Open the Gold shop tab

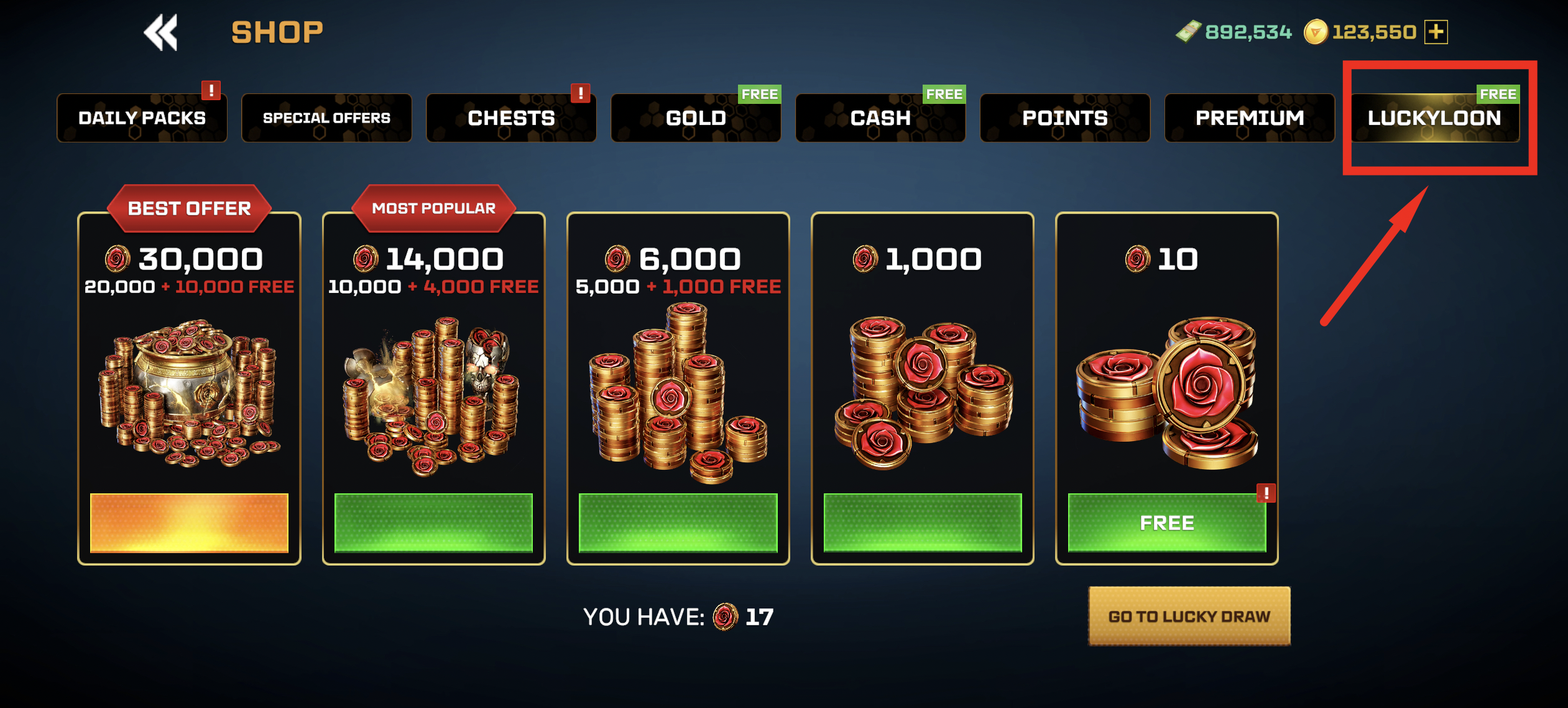(x=696, y=118)
